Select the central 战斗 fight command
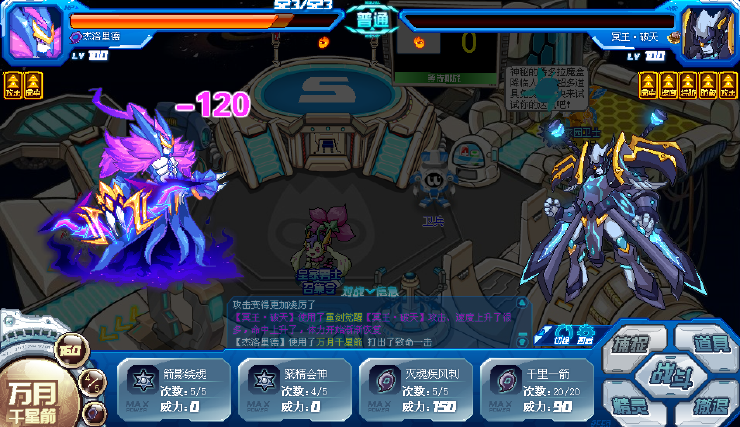 [669, 375]
